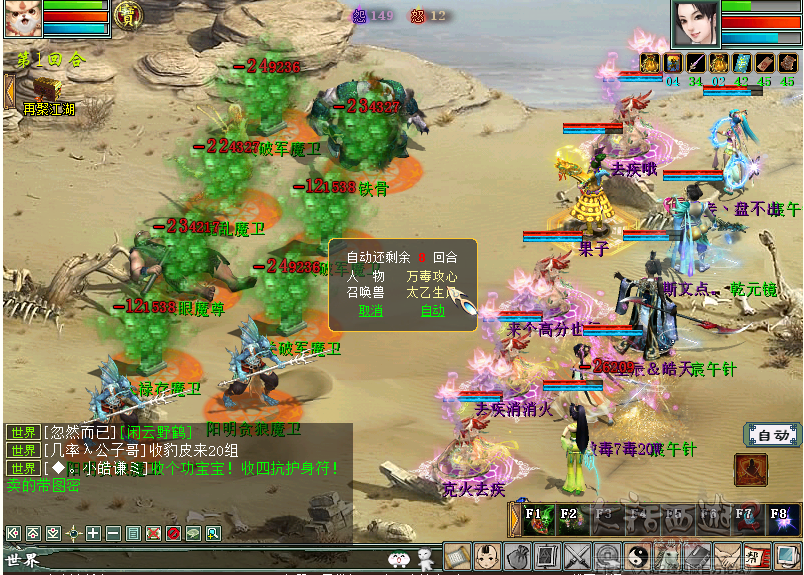Cancel the auto-battle dialog with 取消
The height and width of the screenshot is (575, 804).
[x=371, y=310]
